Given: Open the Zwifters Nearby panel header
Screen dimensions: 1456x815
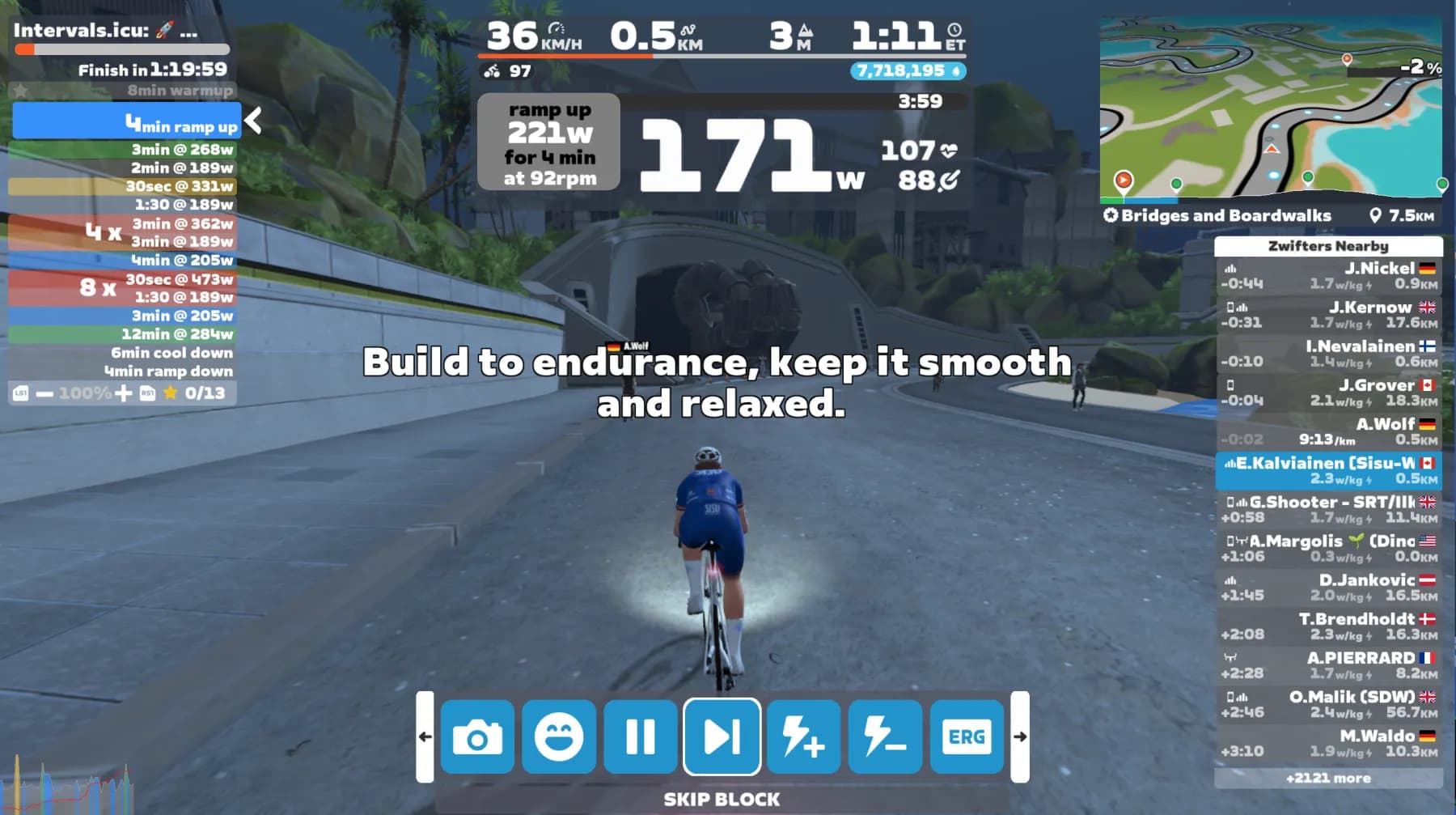Looking at the screenshot, I should click(x=1327, y=246).
